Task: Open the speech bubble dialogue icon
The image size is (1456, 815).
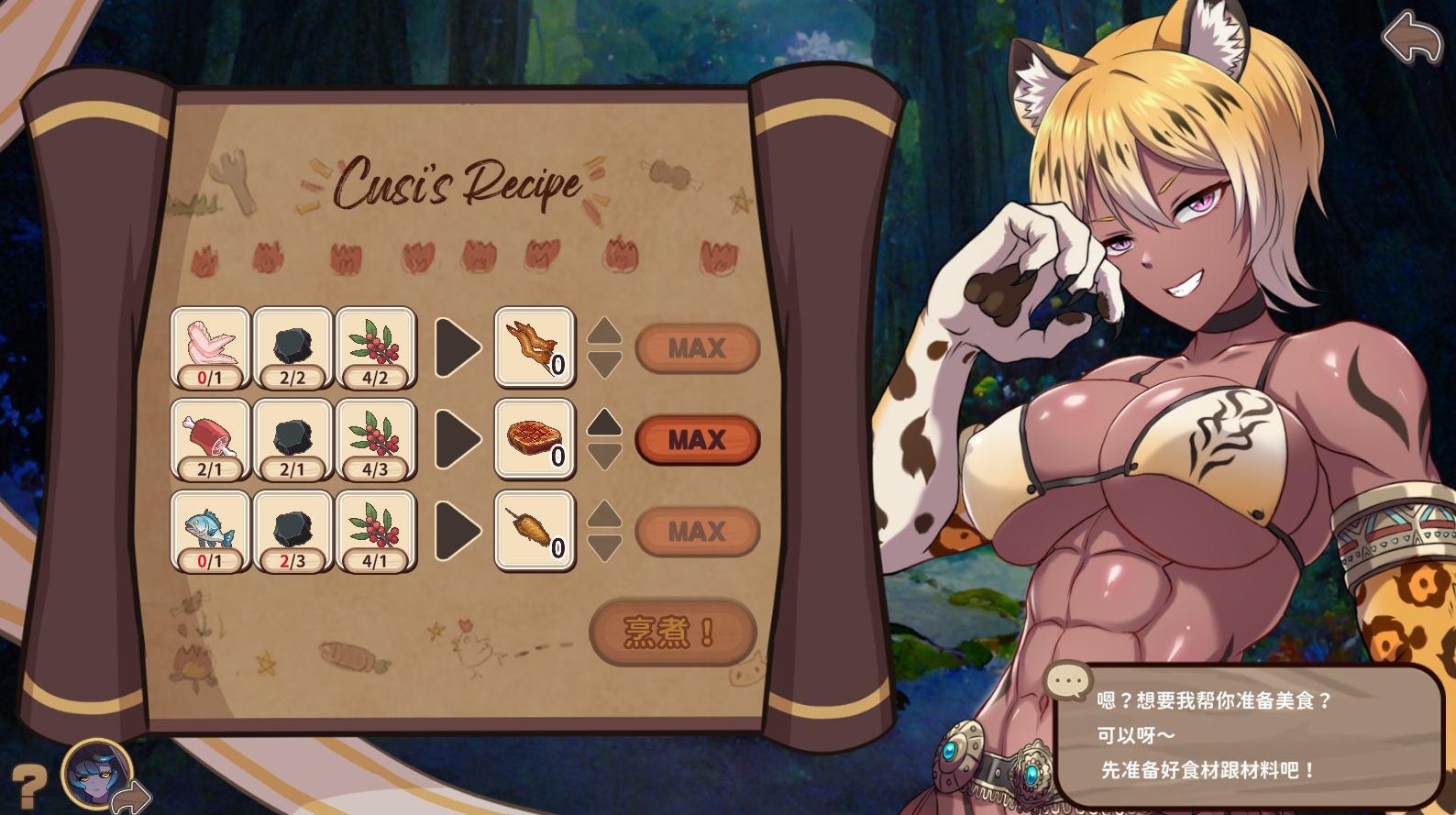Action: [x=1067, y=681]
